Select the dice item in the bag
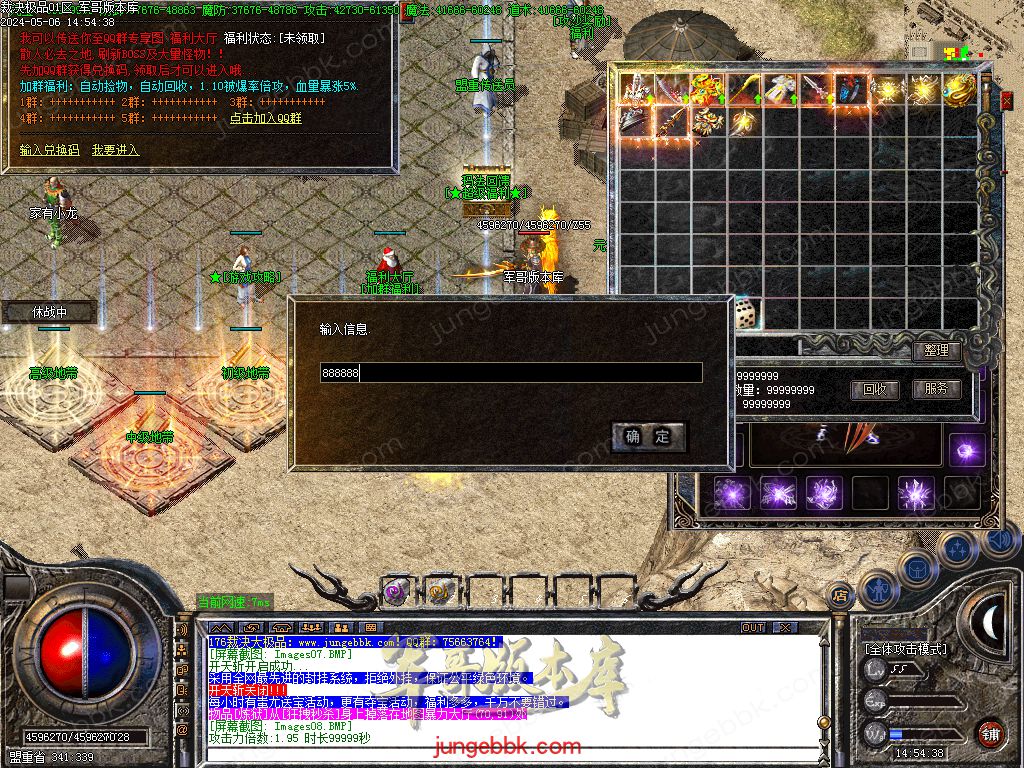The image size is (1024, 768). pyautogui.click(x=745, y=315)
